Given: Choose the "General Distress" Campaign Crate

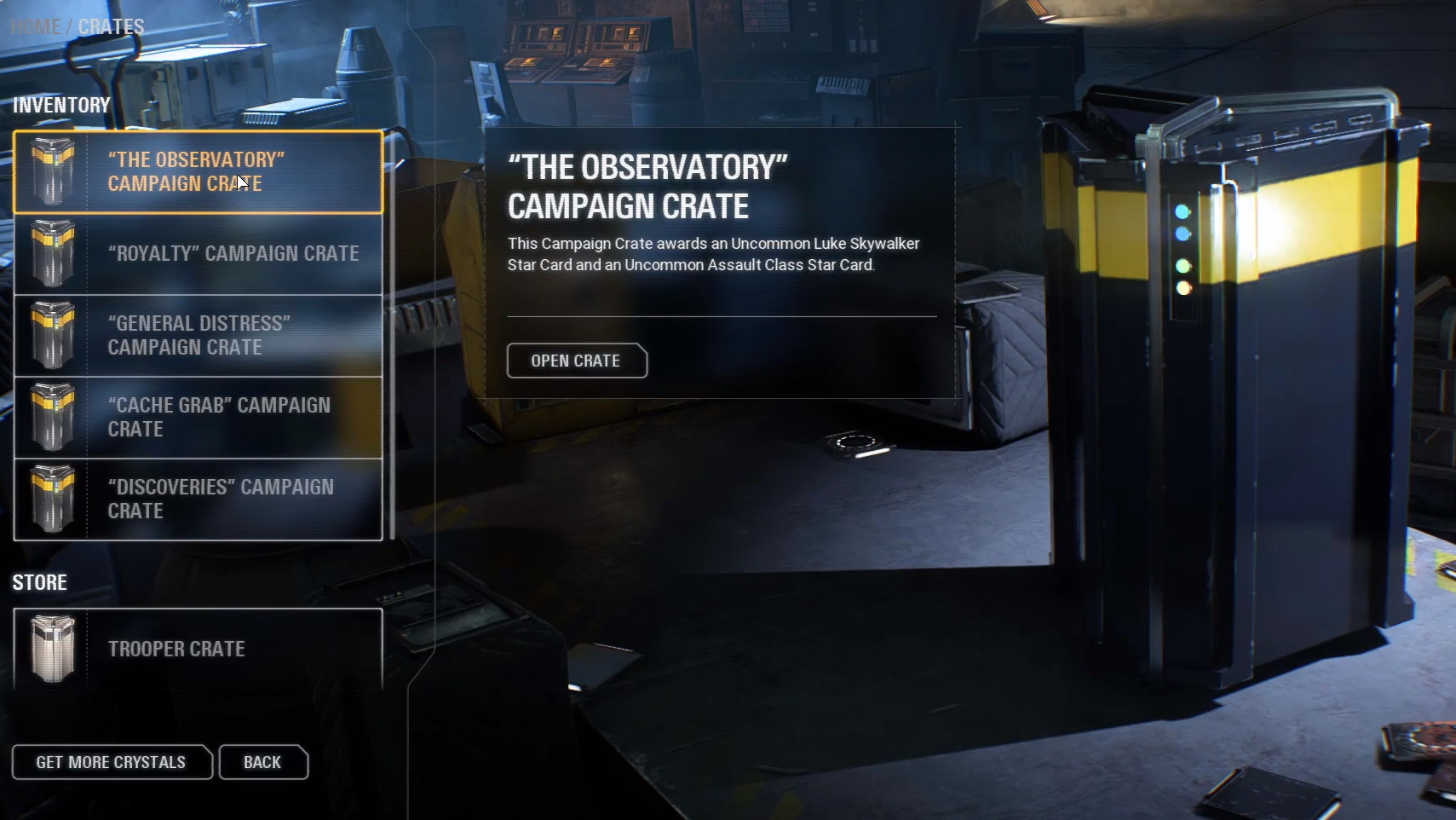Looking at the screenshot, I should (x=198, y=336).
